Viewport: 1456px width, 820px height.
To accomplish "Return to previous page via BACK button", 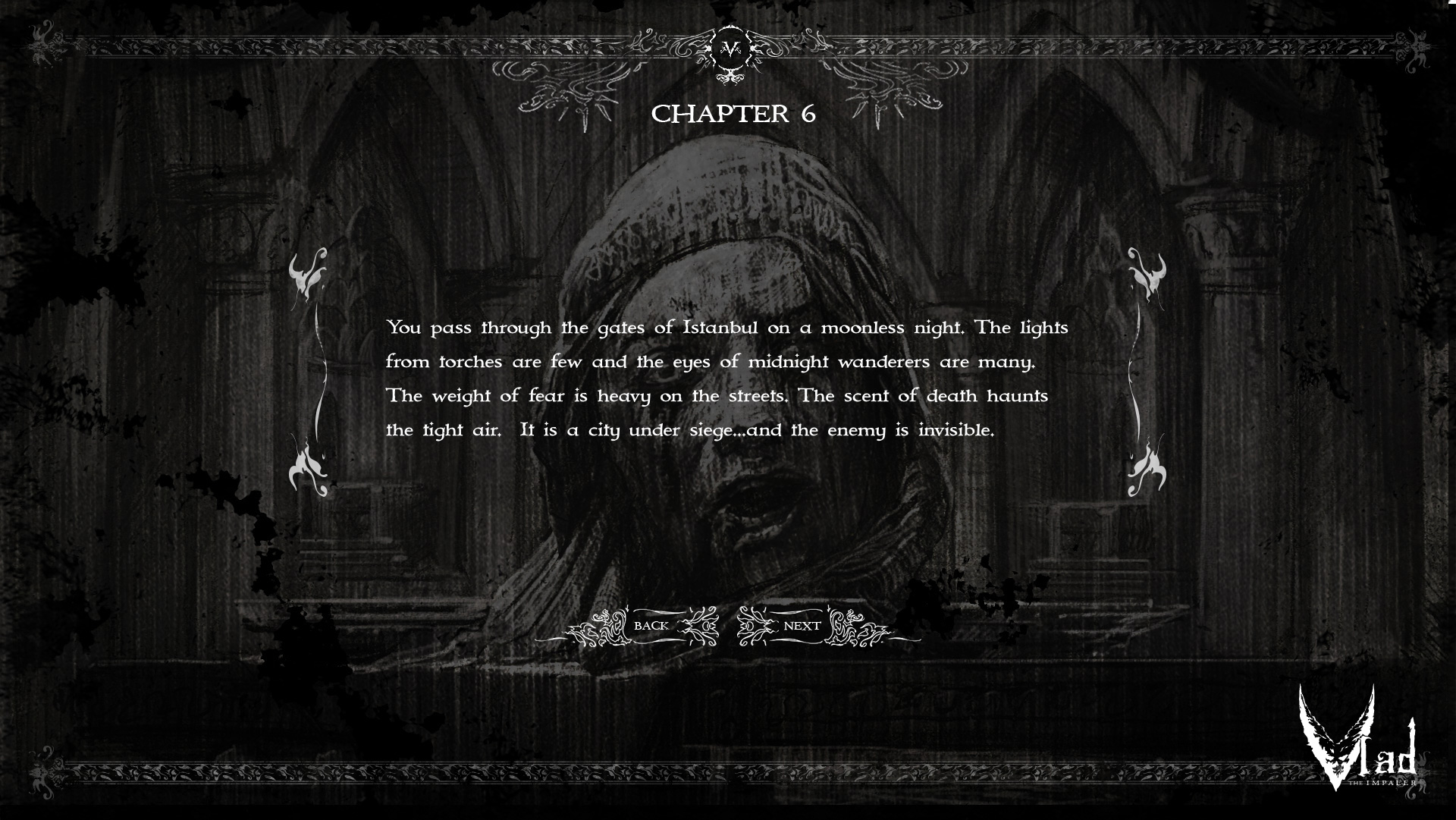I will tap(650, 626).
